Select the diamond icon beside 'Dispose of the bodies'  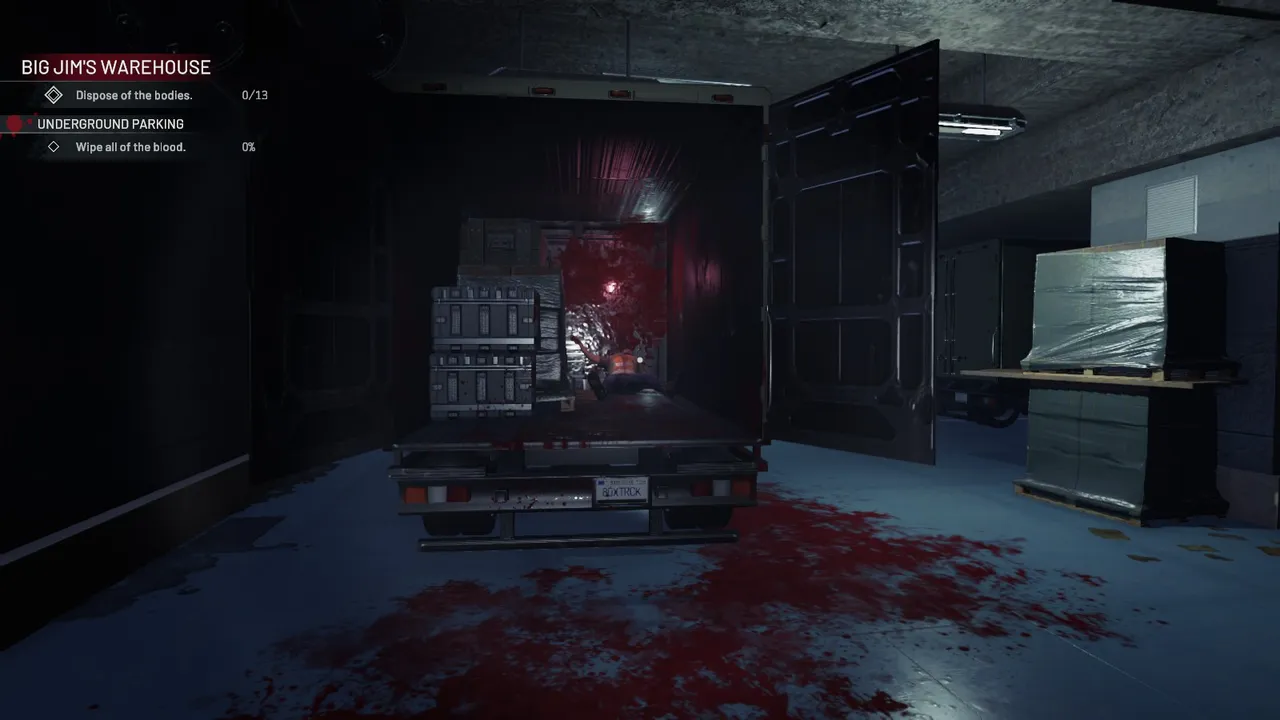53,95
